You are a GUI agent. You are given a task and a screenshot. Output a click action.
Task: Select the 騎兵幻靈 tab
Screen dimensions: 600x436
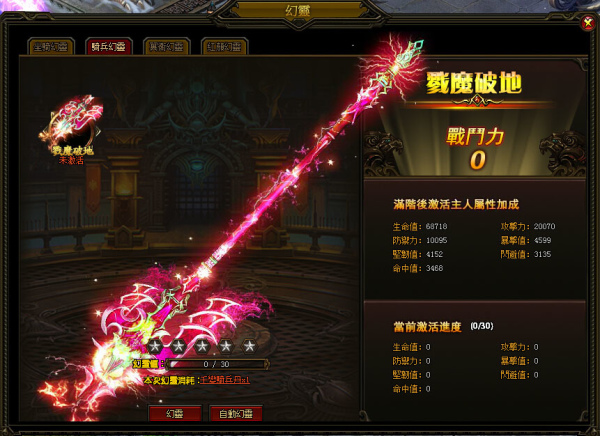(107, 47)
